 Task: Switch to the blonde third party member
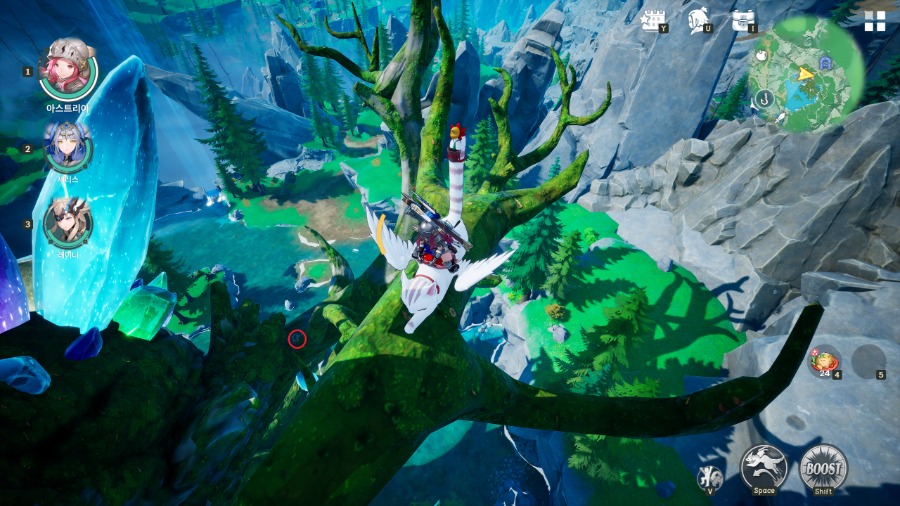click(x=68, y=222)
